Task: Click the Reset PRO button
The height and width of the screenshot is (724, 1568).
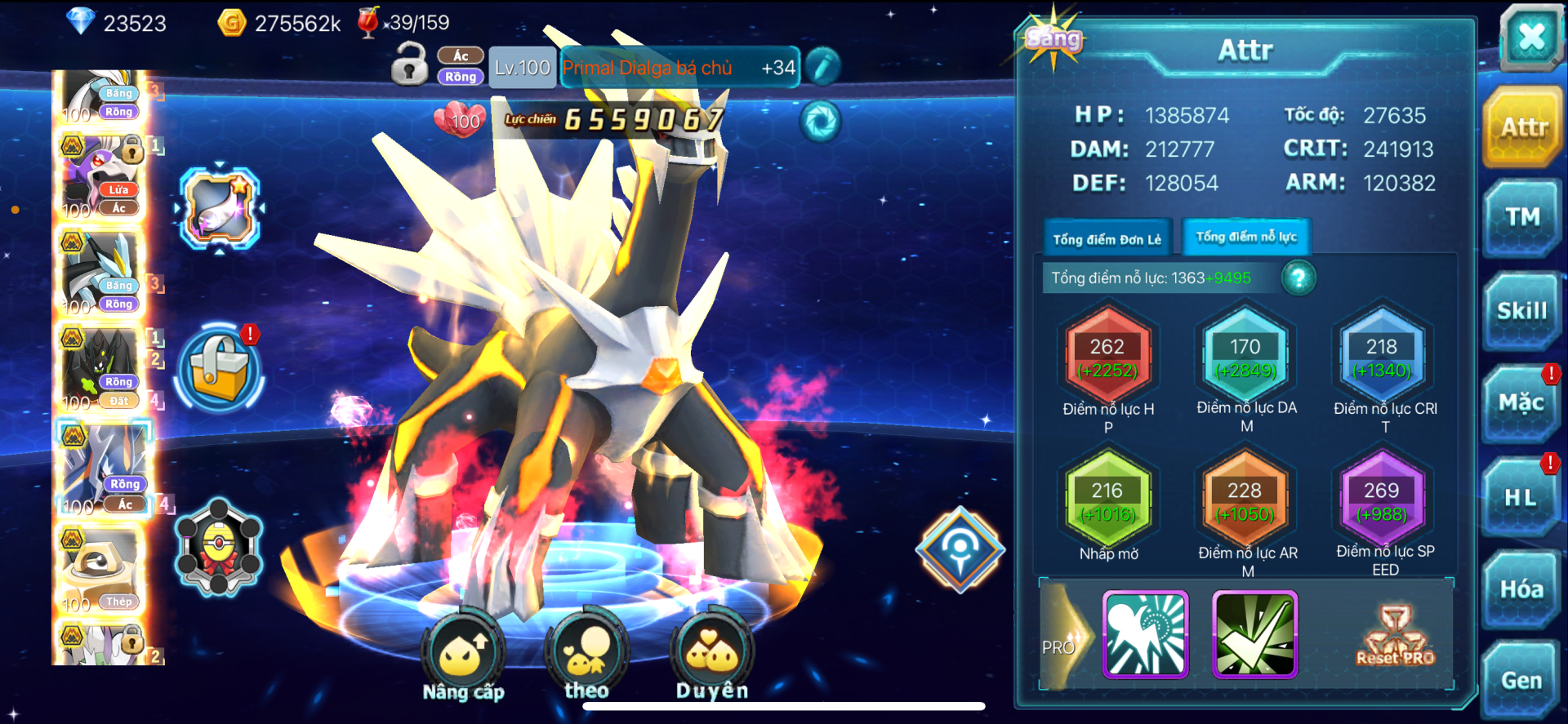Action: [x=1395, y=635]
